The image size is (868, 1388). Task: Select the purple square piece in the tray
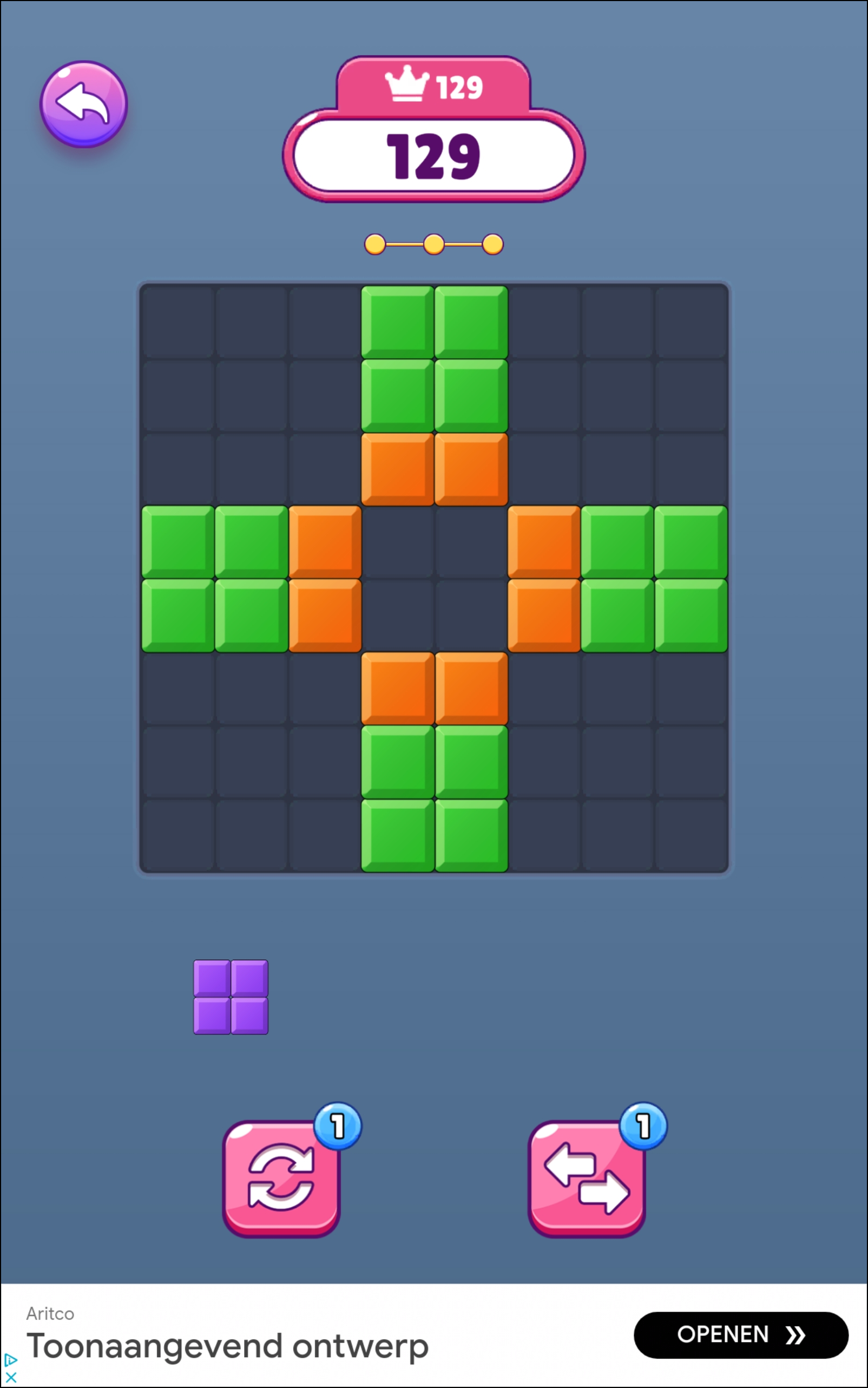(231, 997)
